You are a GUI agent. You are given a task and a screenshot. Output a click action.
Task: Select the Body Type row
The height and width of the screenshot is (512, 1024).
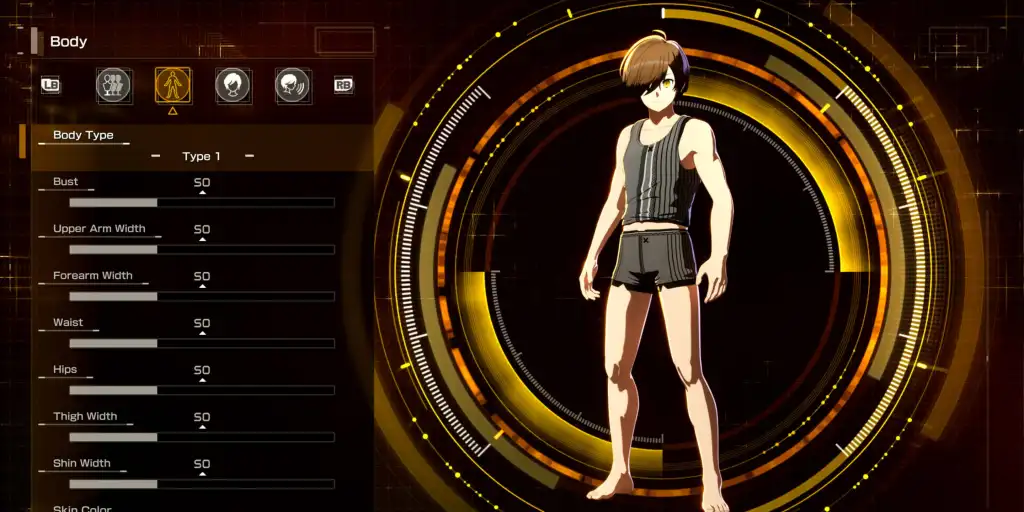pos(84,135)
